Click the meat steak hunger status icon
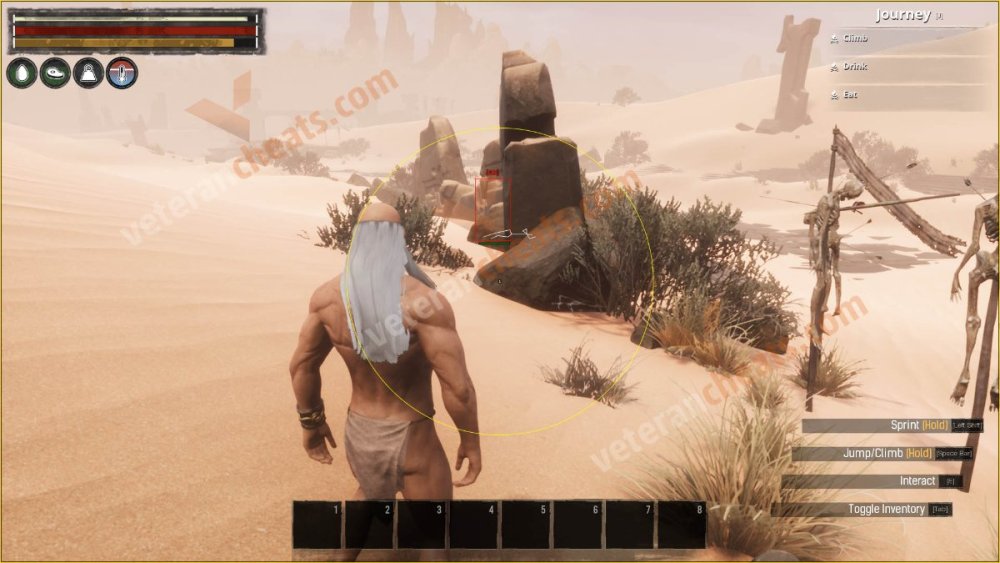Screen dimensions: 1000x563 (x=55, y=73)
